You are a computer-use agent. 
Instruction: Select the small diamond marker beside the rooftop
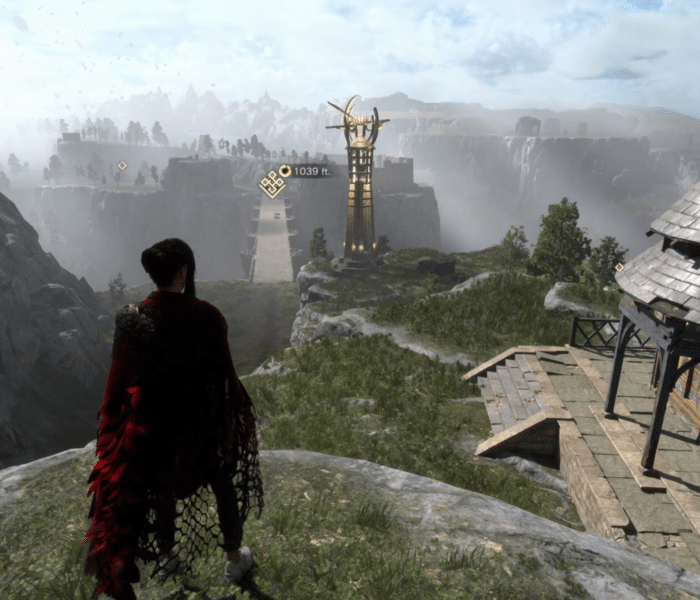(620, 267)
